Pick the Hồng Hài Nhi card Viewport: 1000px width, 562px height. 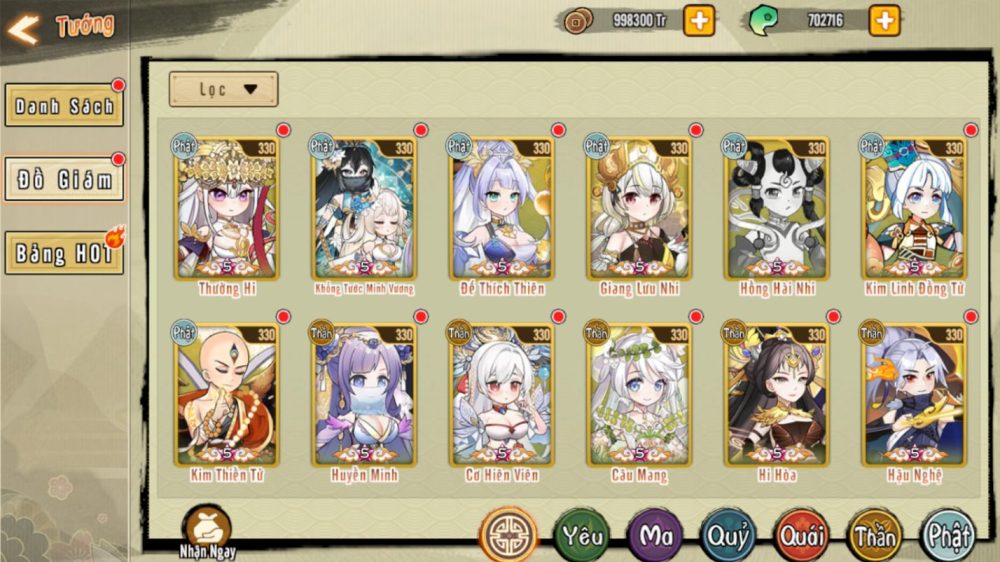coord(777,208)
